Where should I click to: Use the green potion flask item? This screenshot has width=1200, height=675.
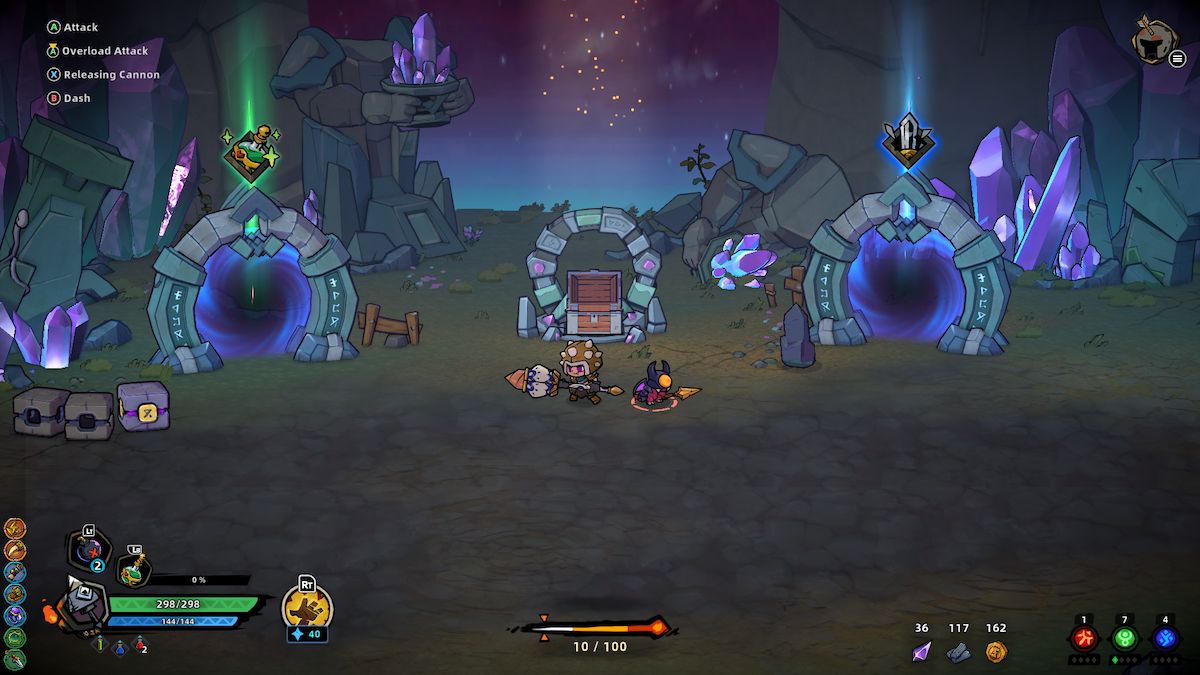pyautogui.click(x=133, y=571)
